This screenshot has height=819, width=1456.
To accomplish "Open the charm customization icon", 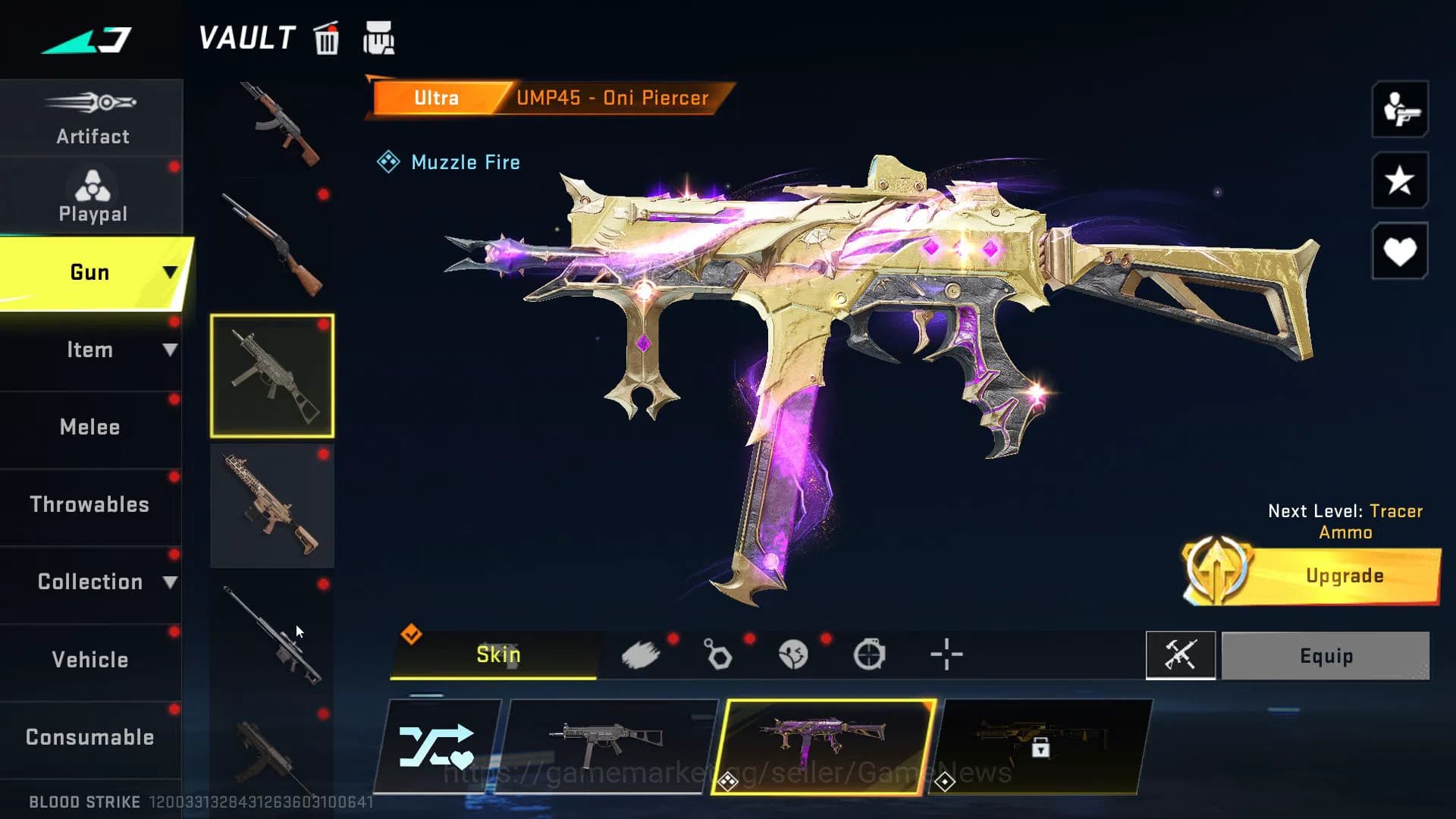I will pyautogui.click(x=717, y=654).
